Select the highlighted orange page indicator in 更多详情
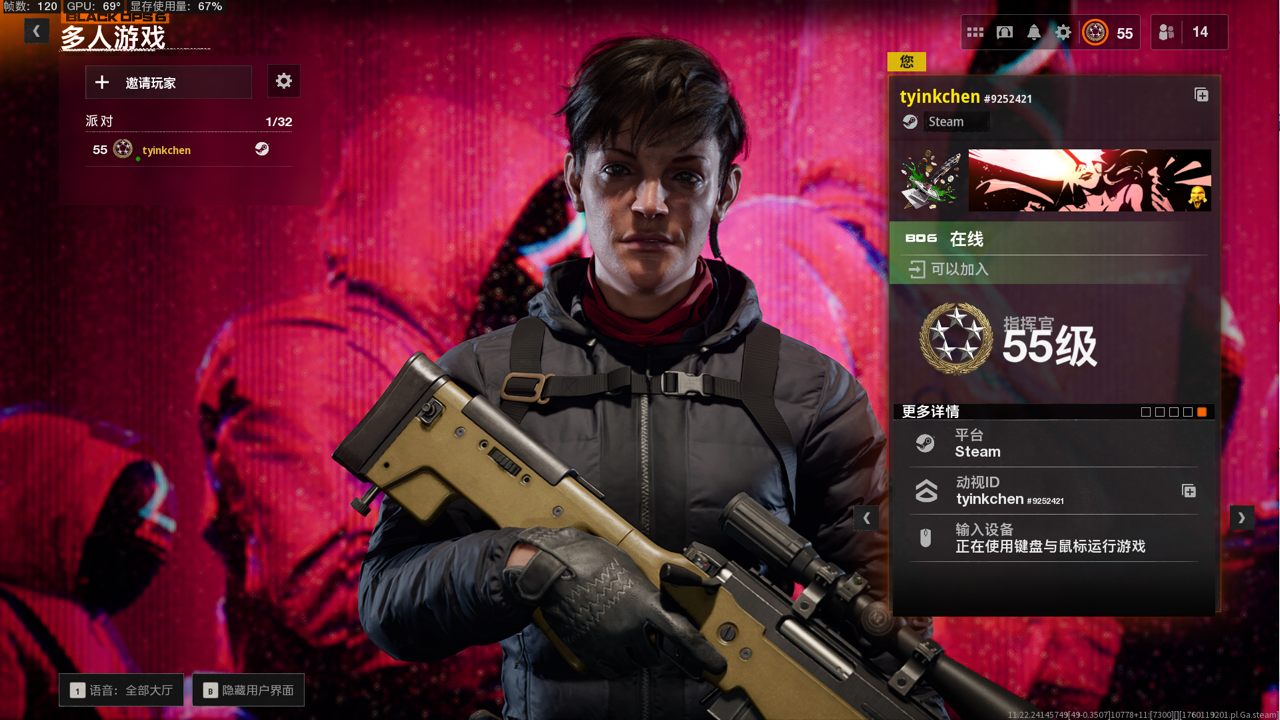Viewport: 1280px width, 720px height. point(1201,412)
